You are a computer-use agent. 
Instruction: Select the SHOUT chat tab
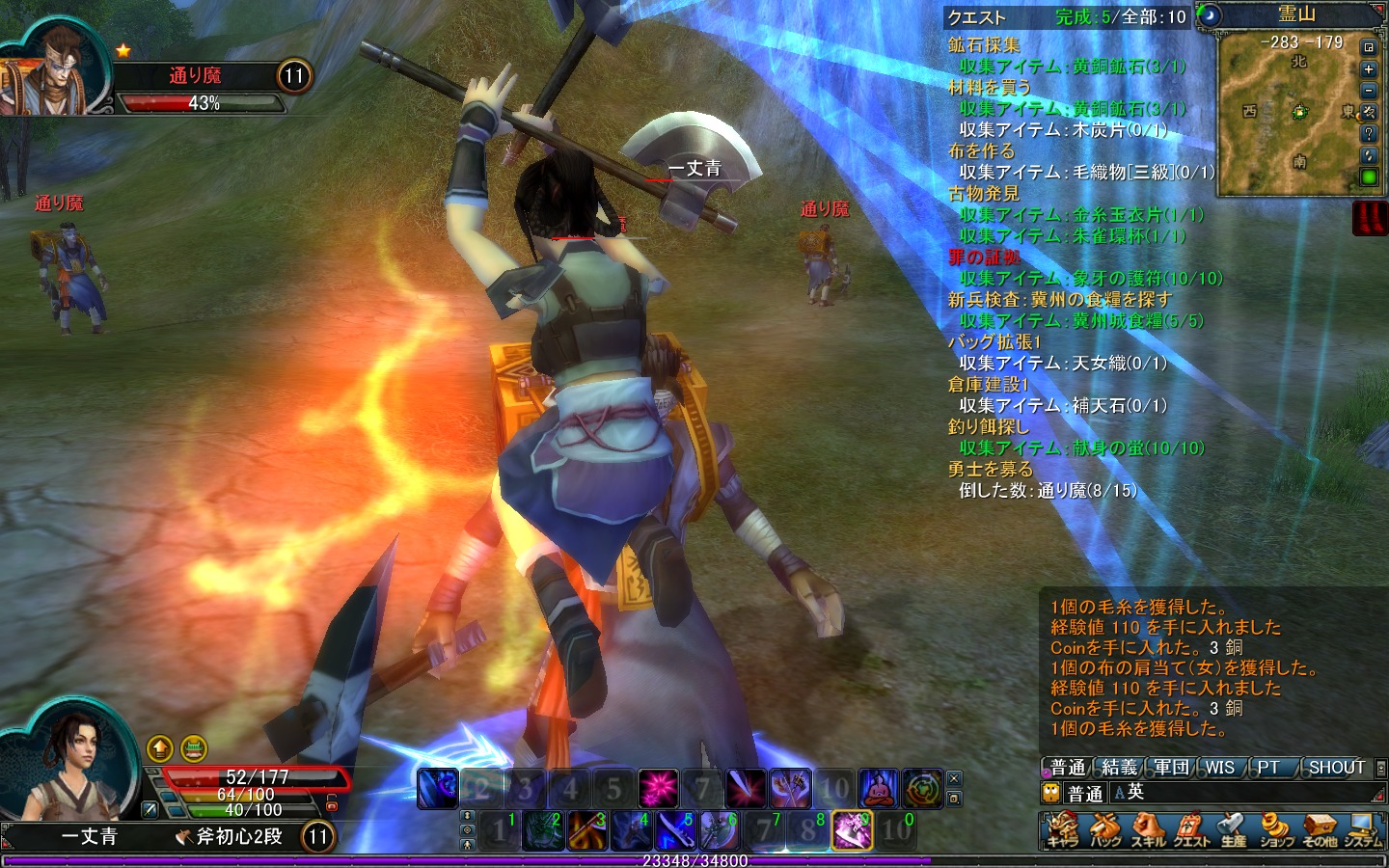[x=1336, y=768]
